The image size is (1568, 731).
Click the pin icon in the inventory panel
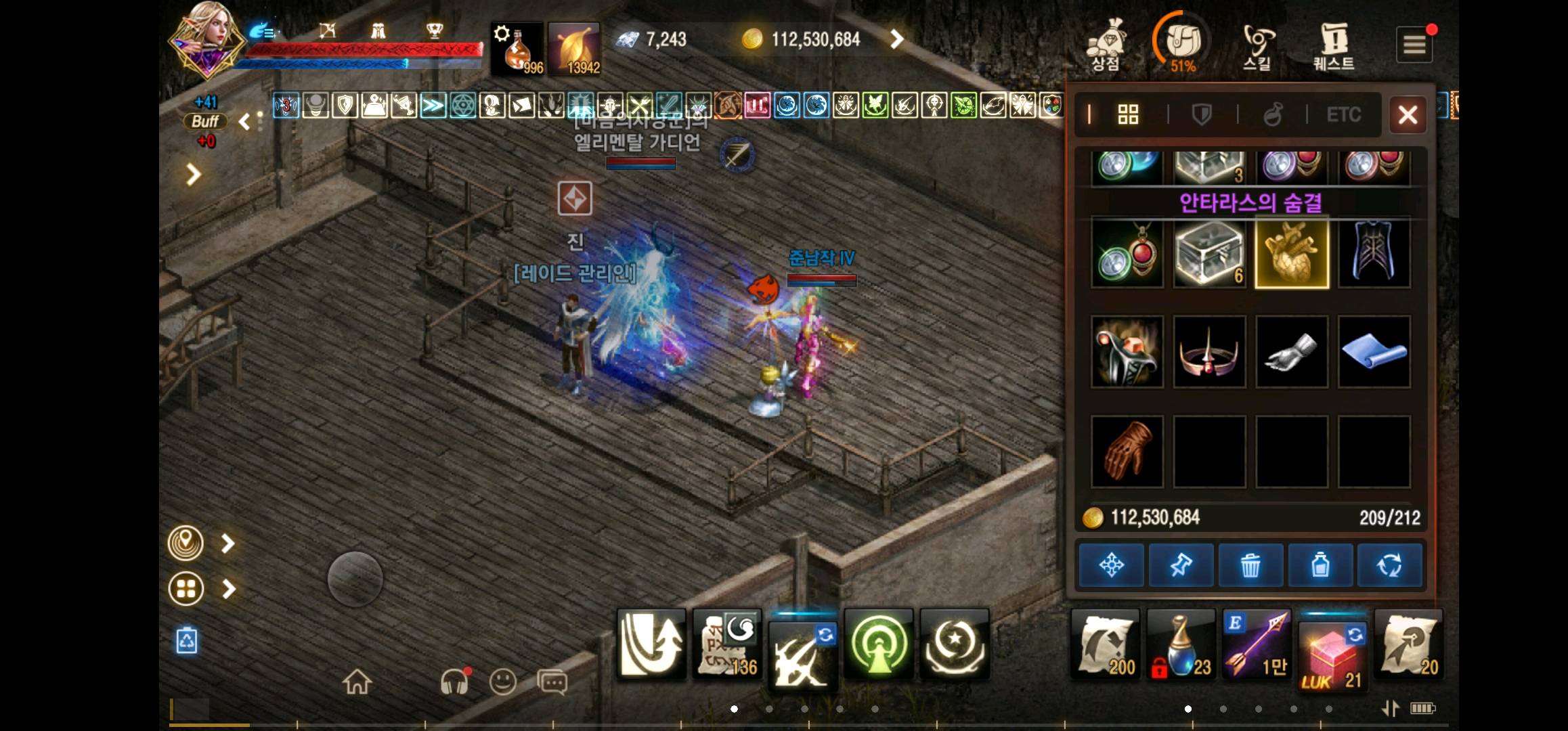click(1181, 565)
